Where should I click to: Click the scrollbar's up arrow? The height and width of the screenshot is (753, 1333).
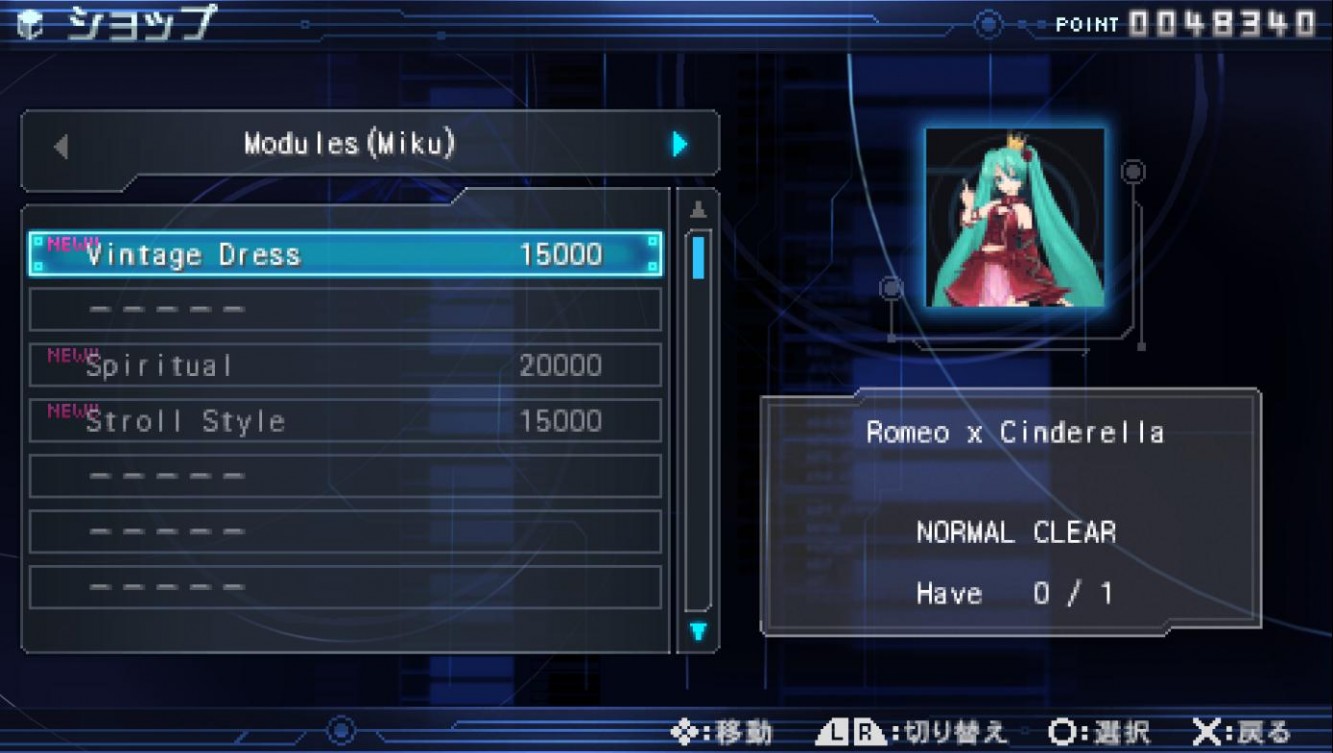(x=698, y=210)
